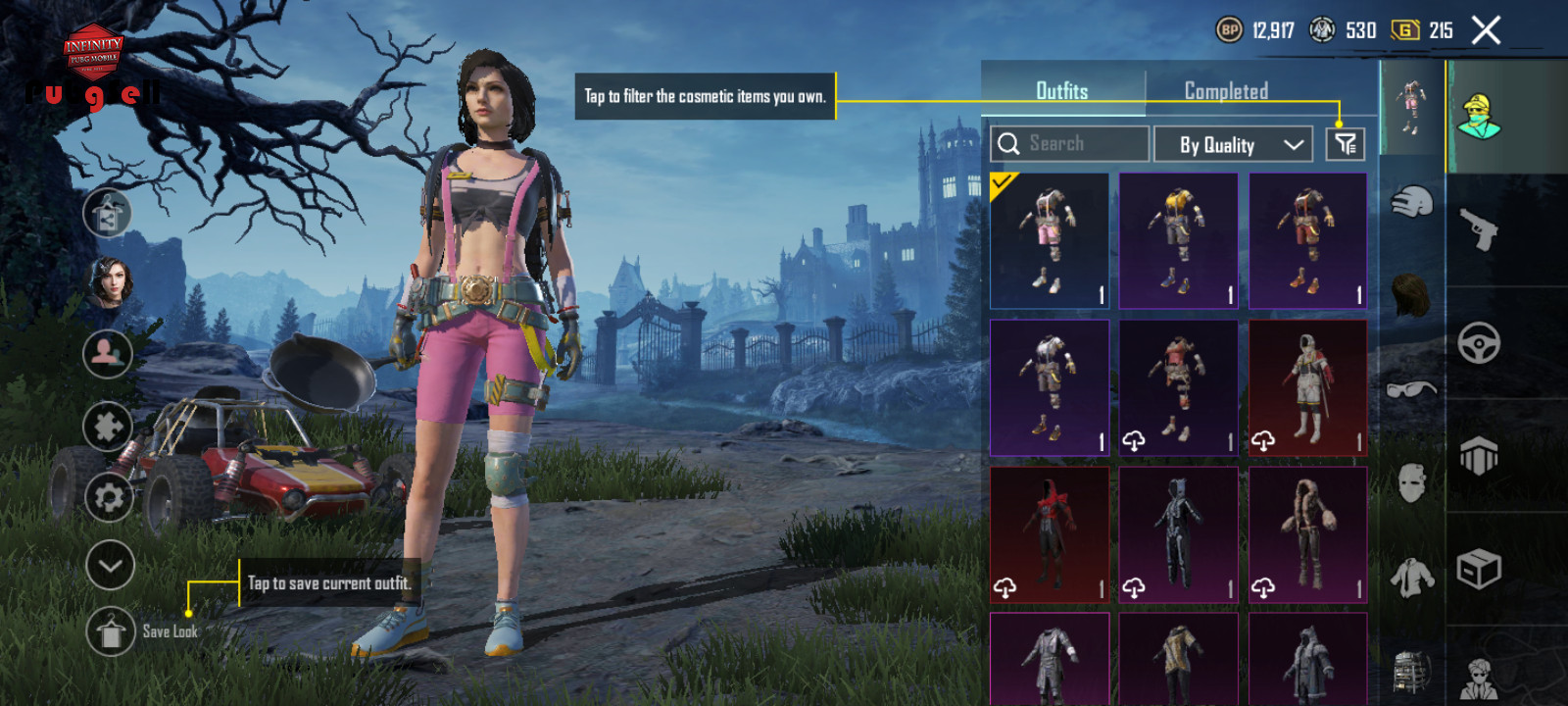Switch to the pistol weapon skins section
The image size is (1568, 706).
pos(1479,229)
